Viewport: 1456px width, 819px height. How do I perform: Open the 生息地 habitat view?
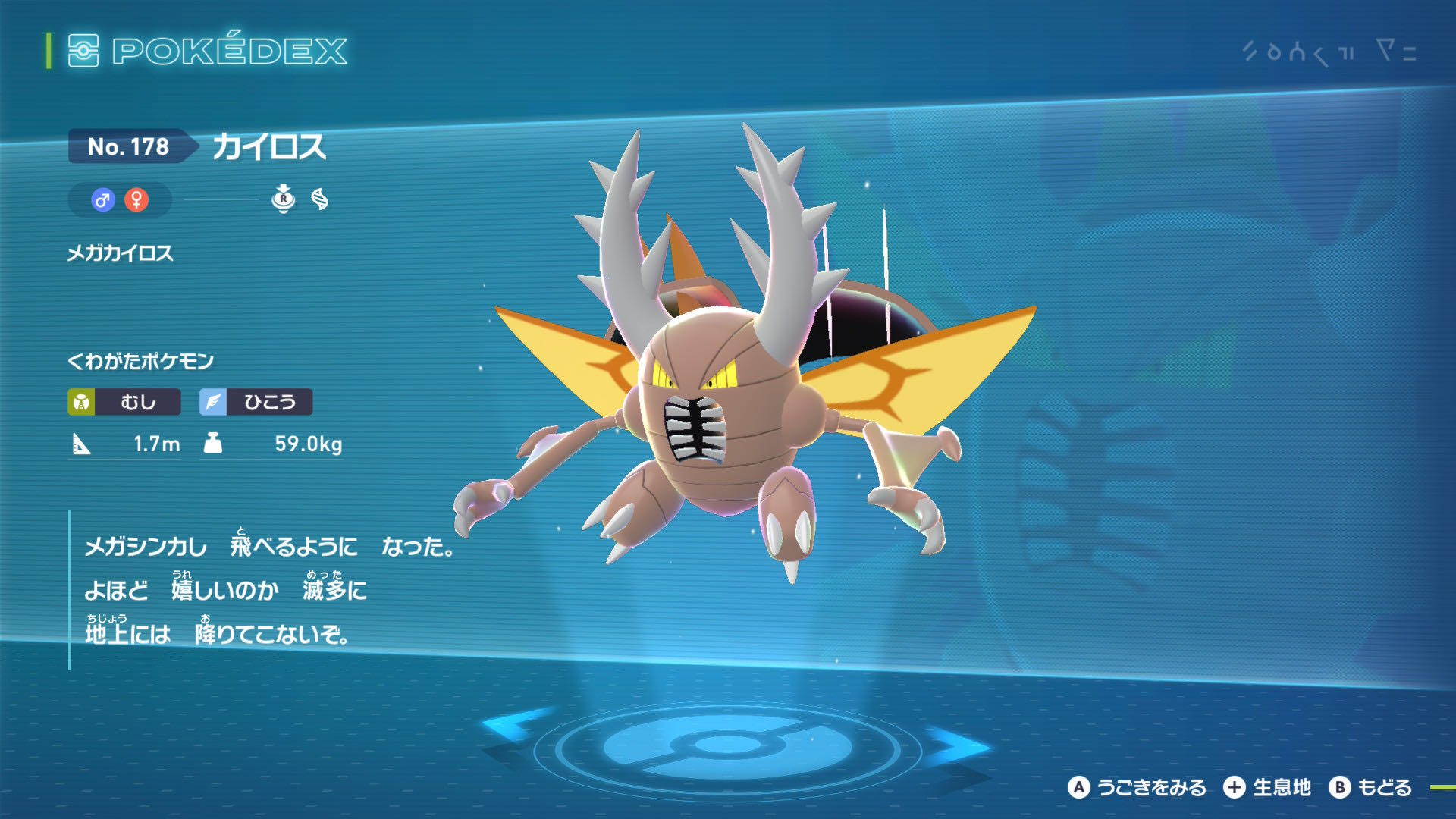point(1267,788)
